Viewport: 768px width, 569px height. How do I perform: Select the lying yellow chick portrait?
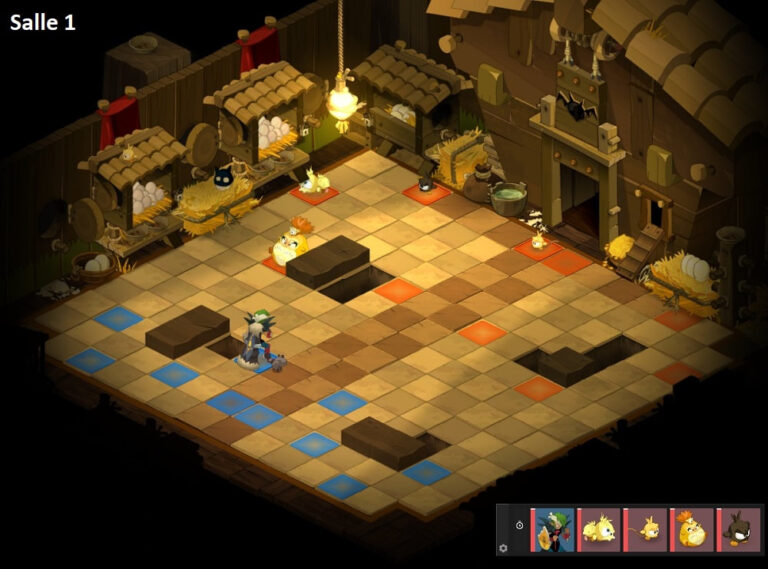(x=601, y=529)
